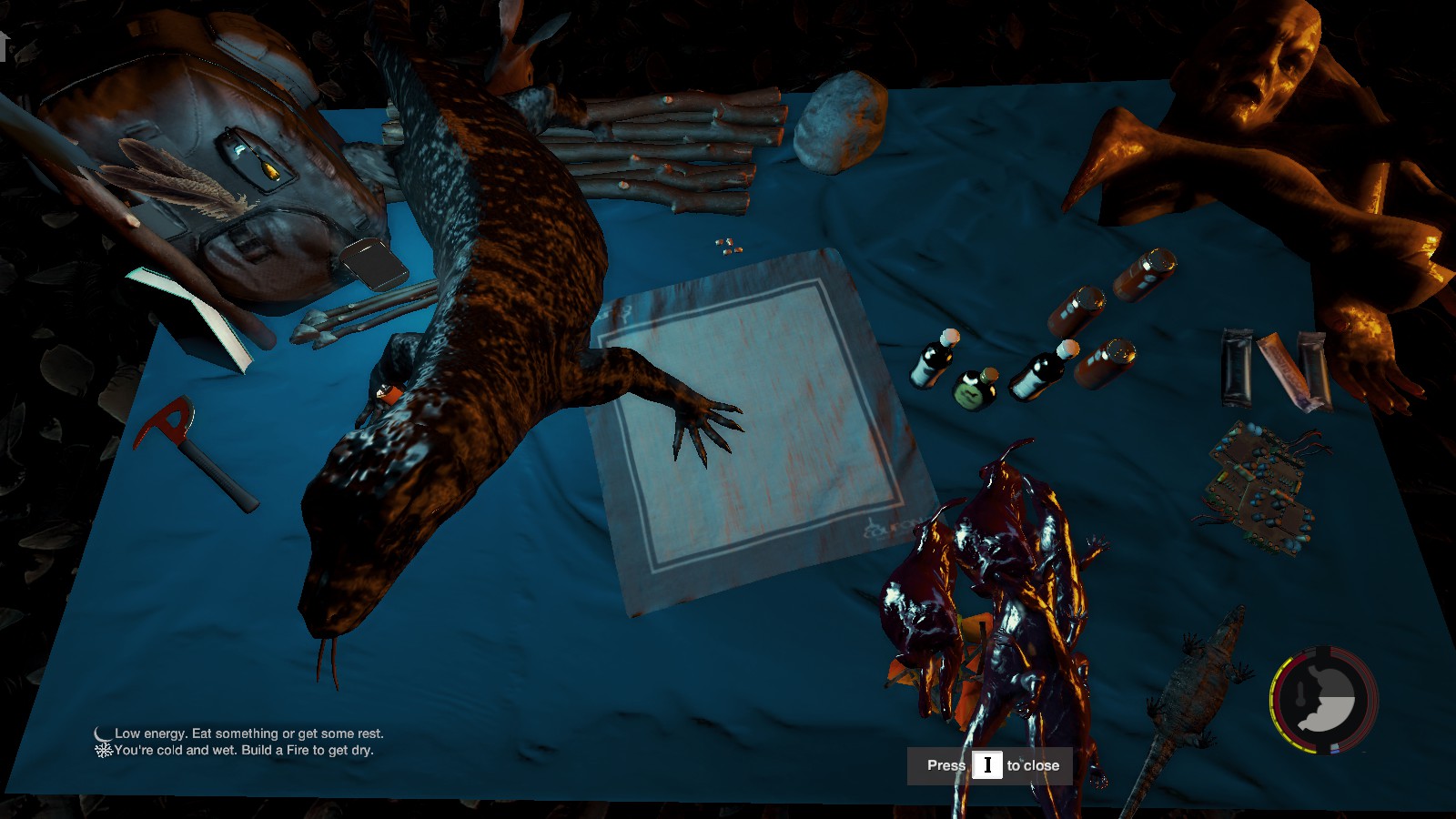Choose the grey rock
The image size is (1456, 819).
coord(839,123)
